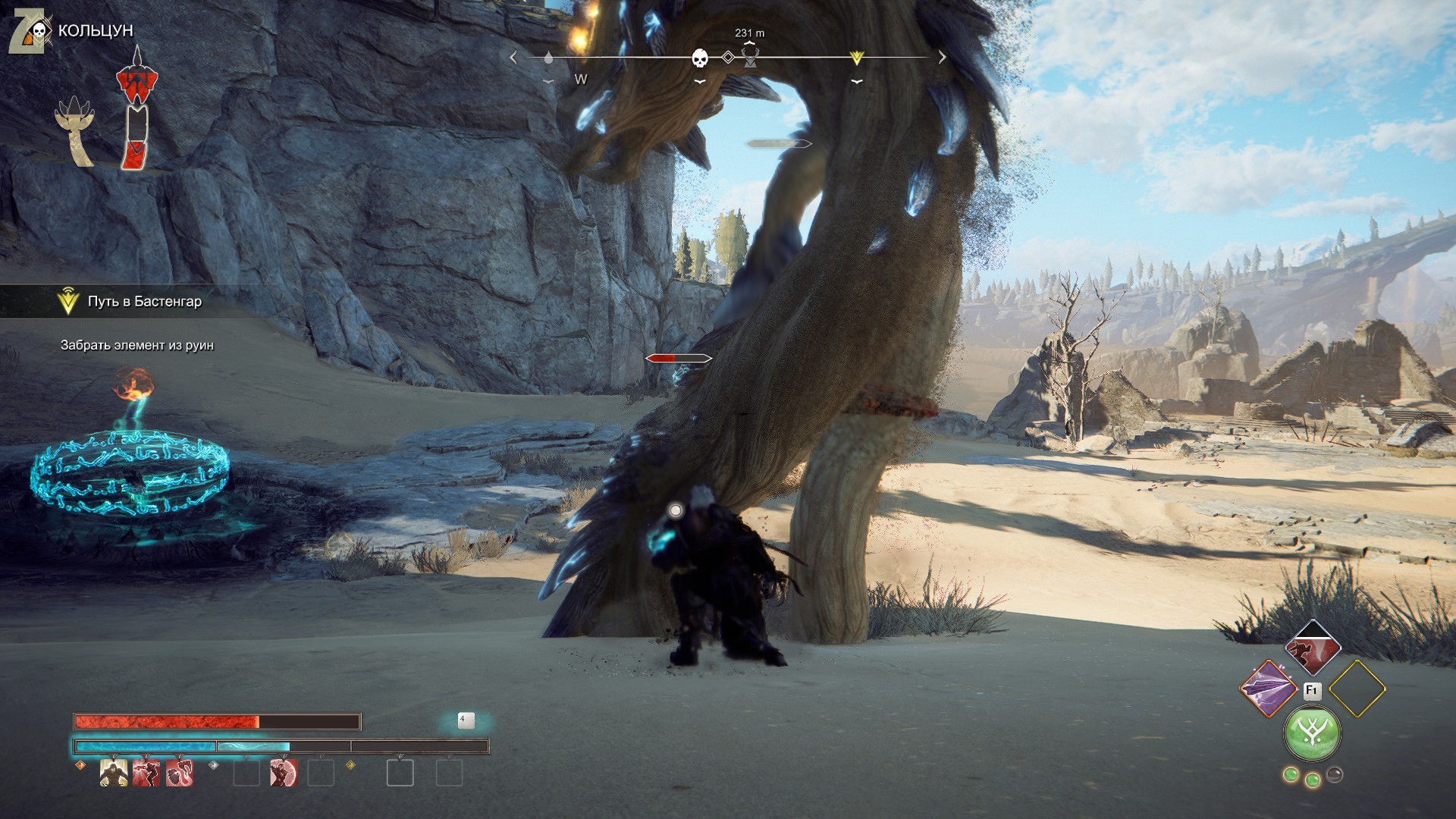Use the shield and axe skill
The image size is (1456, 819).
pyautogui.click(x=180, y=773)
